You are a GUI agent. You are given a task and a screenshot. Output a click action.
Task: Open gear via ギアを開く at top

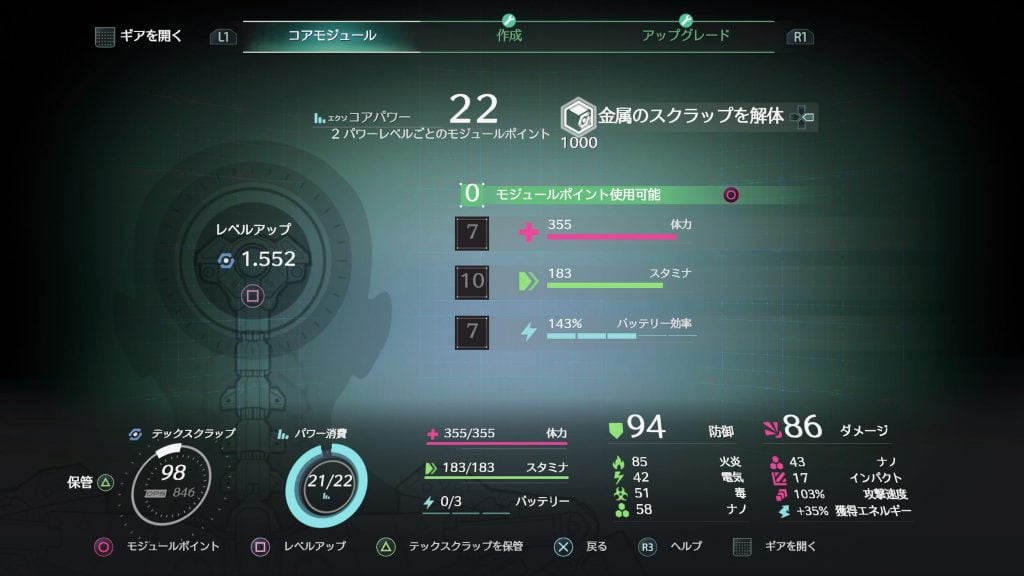[140, 36]
